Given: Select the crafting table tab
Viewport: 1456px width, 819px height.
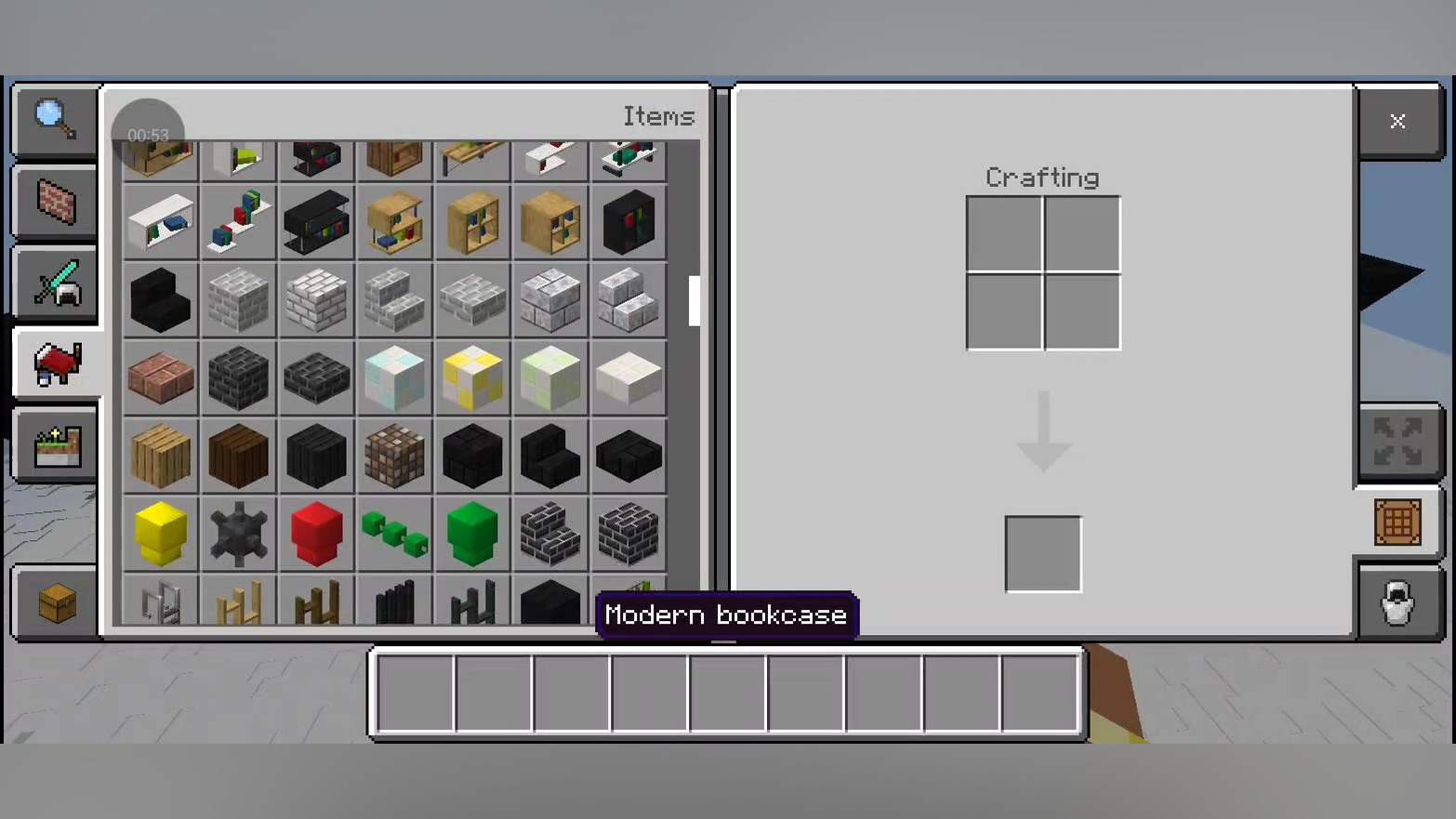Looking at the screenshot, I should click(x=1397, y=522).
